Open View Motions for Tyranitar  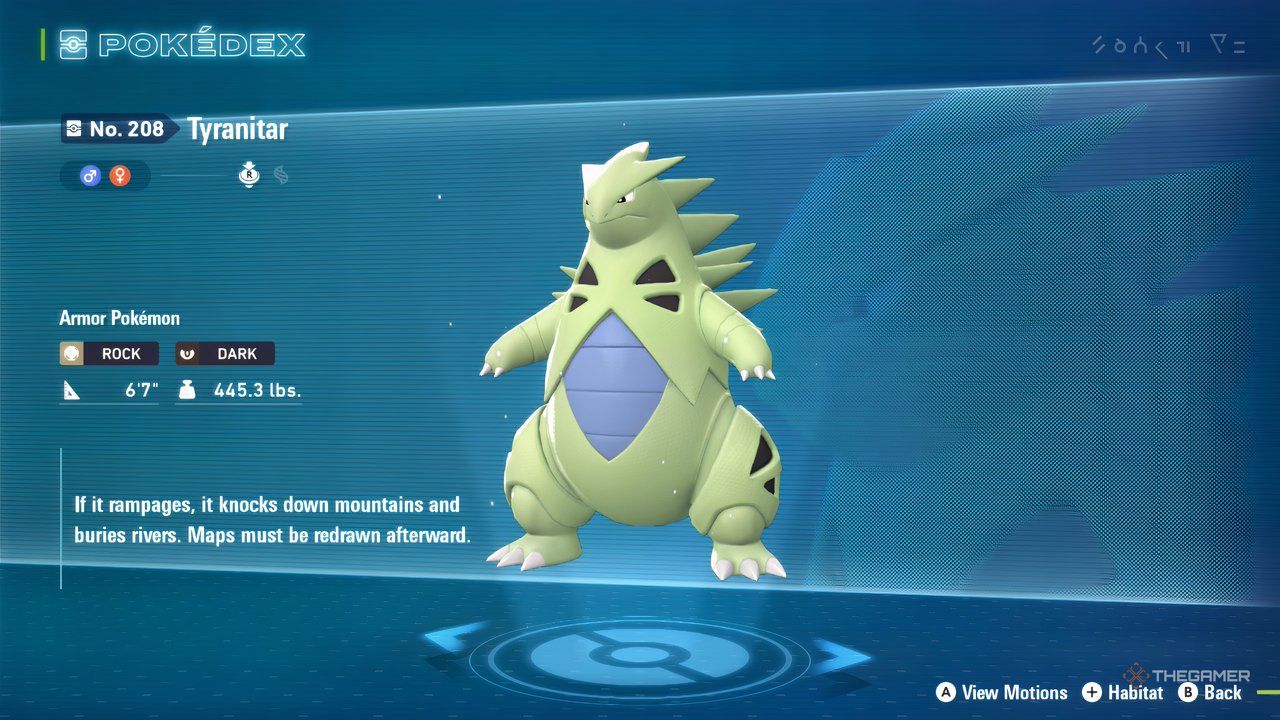1002,692
